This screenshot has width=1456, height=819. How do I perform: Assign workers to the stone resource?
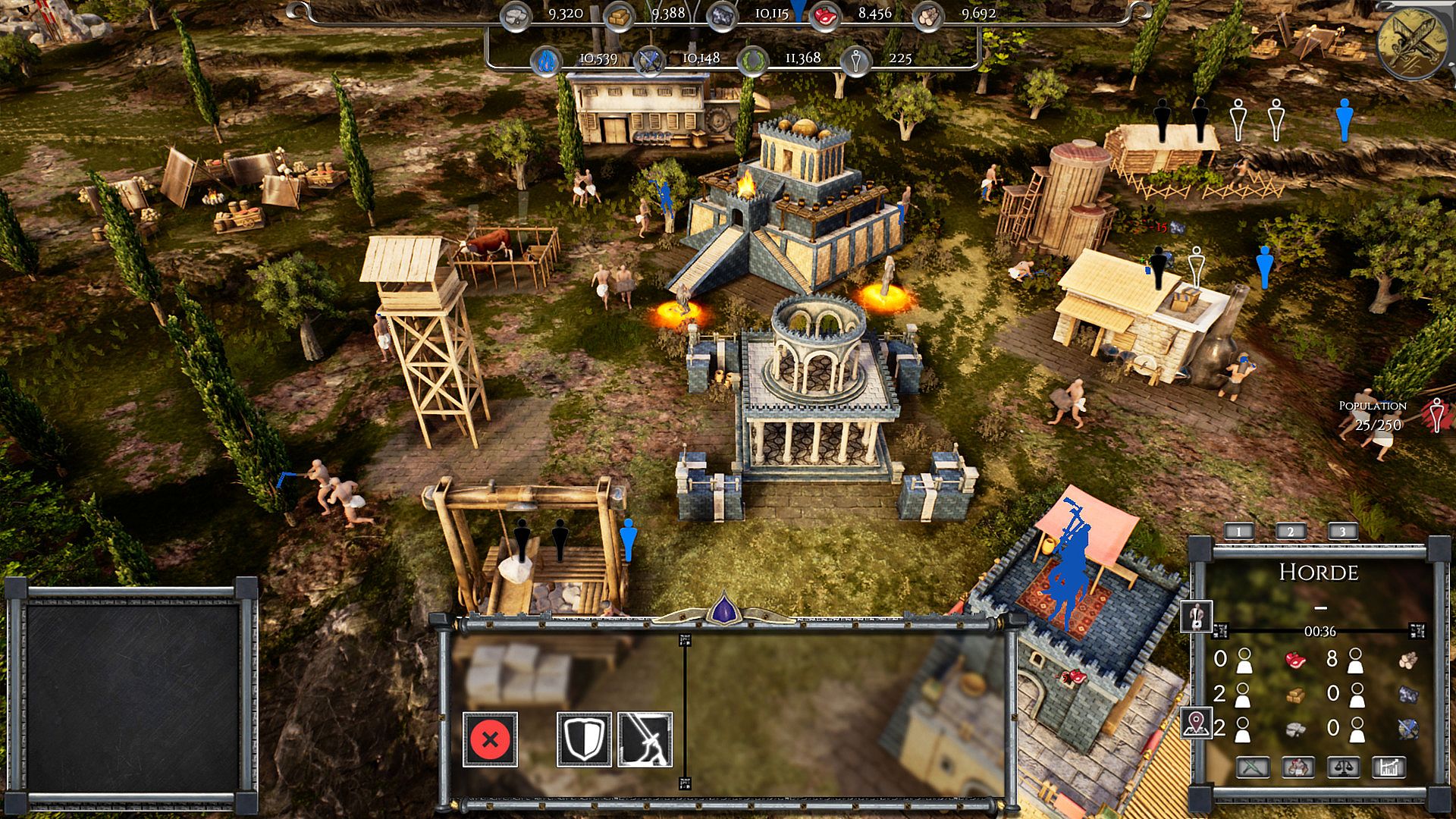[x=1296, y=730]
